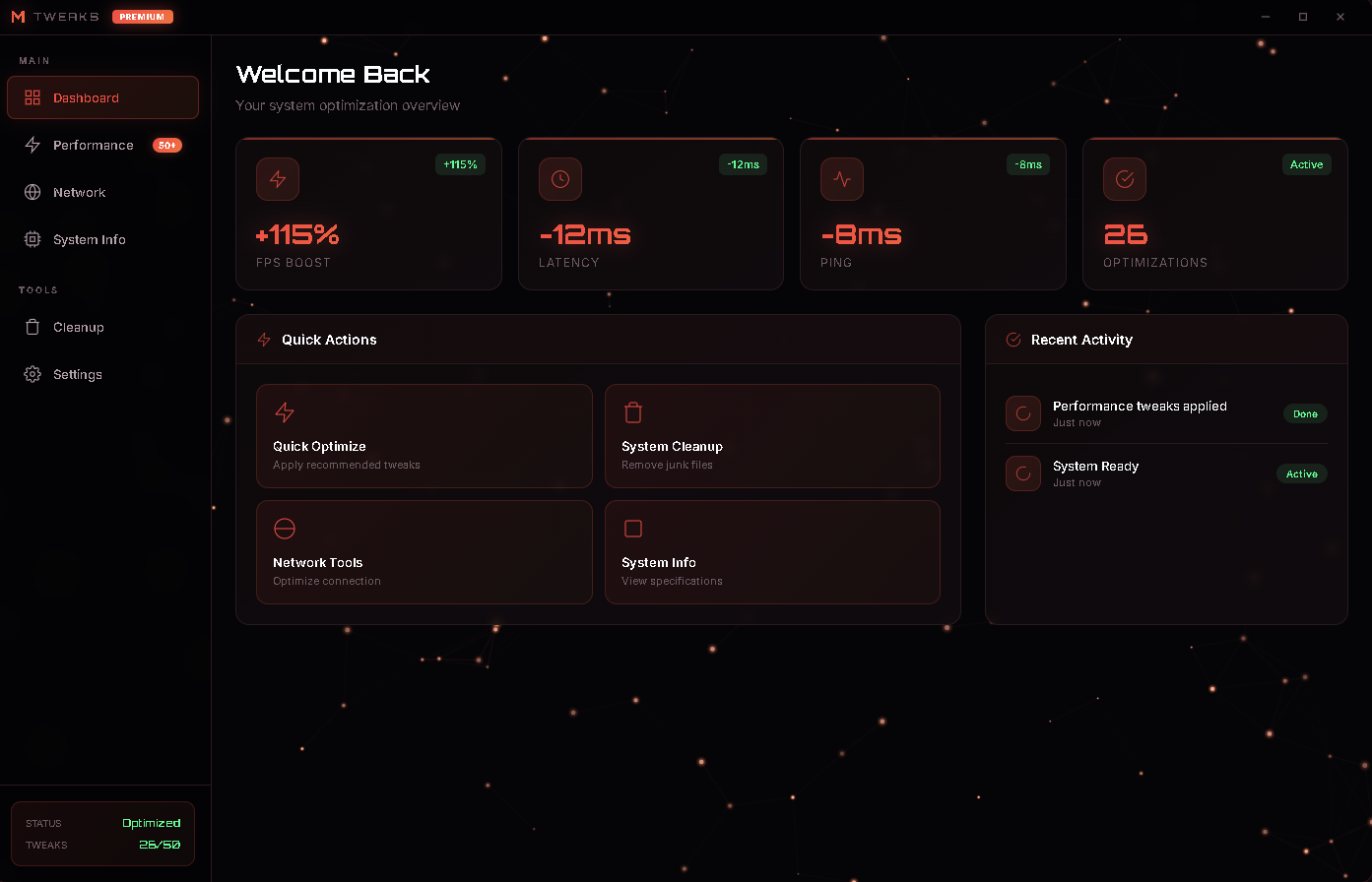Click the pulse icon on the Ping card
Image resolution: width=1372 pixels, height=882 pixels.
842,179
